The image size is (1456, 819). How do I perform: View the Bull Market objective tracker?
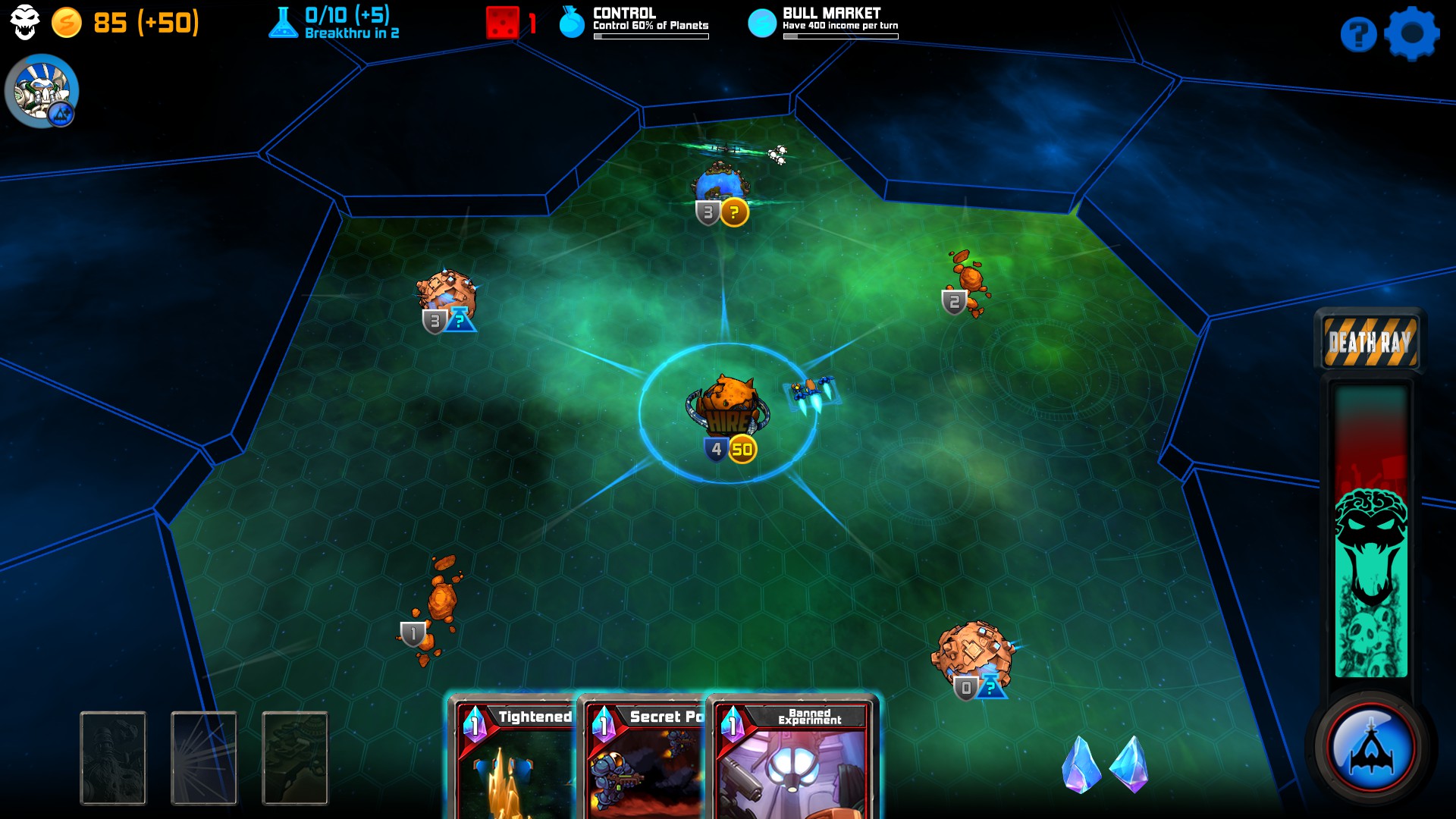coord(825,23)
